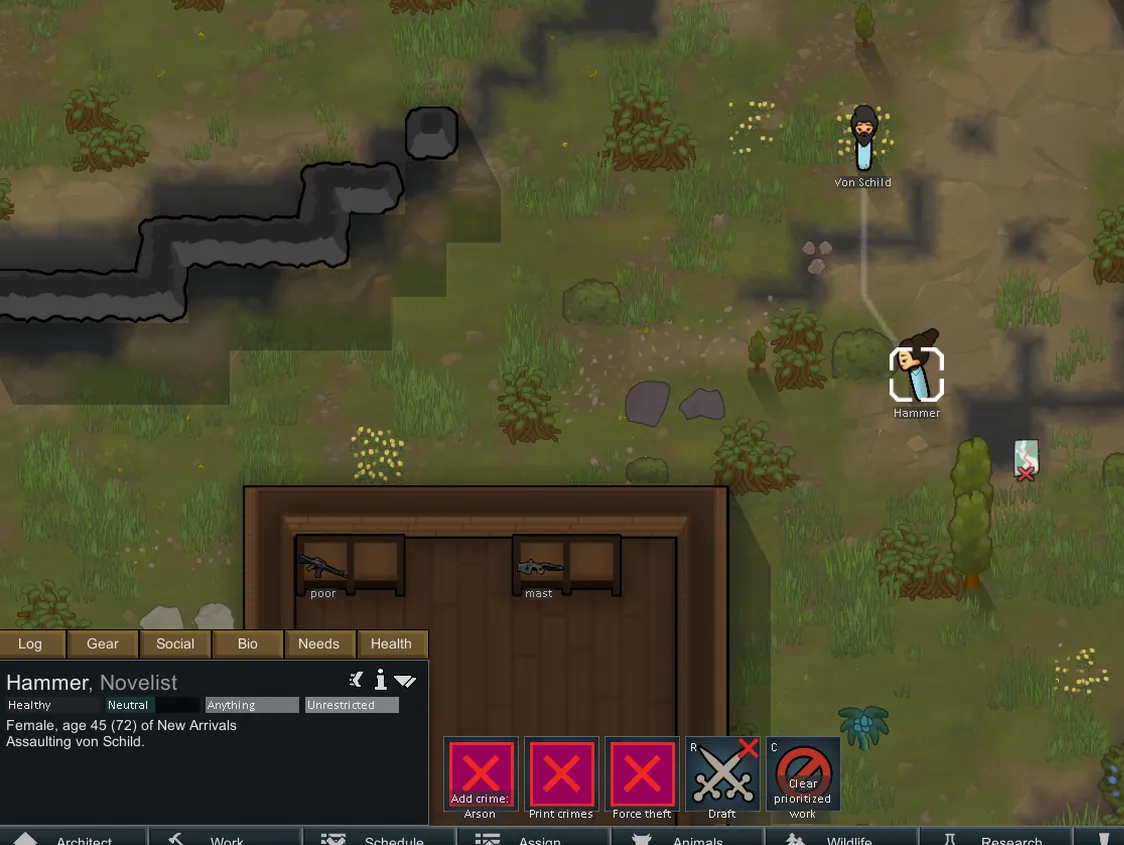Open the Work menu
This screenshot has width=1124, height=845.
click(225, 838)
